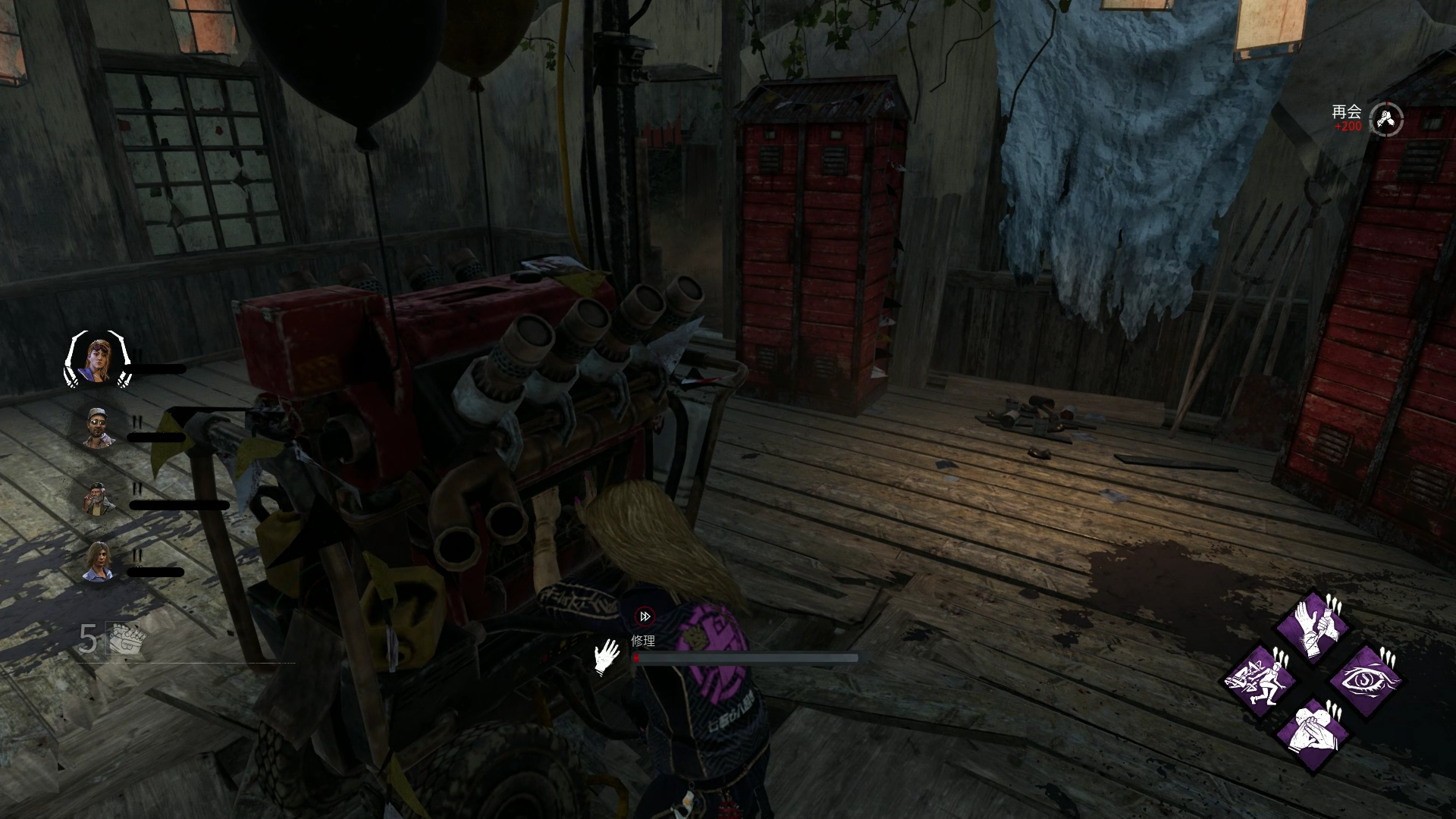Click the survivor portrait with cap and sunglasses
The height and width of the screenshot is (819, 1456).
[x=99, y=428]
